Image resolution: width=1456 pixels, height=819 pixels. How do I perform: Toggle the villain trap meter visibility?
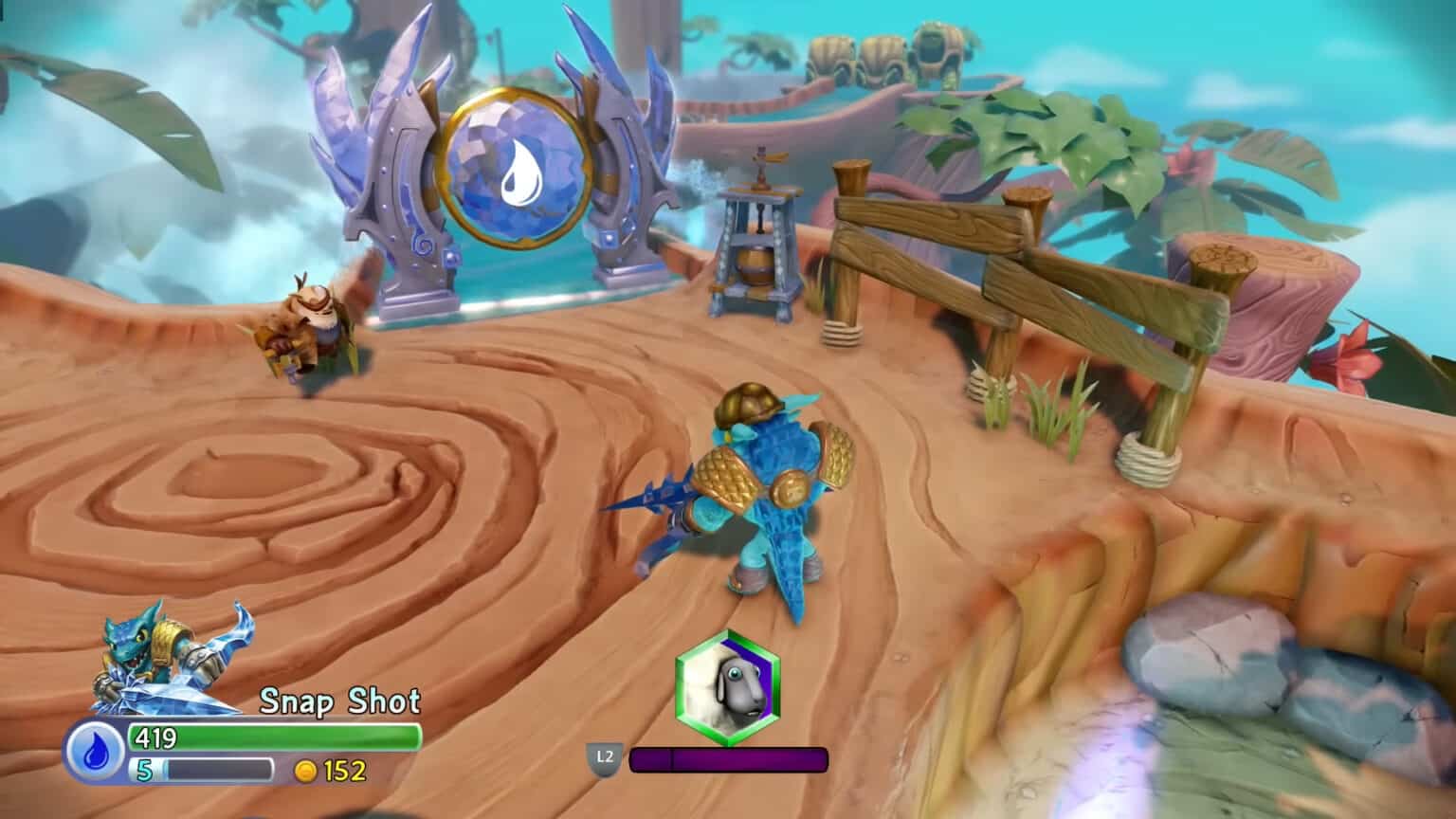(x=730, y=758)
